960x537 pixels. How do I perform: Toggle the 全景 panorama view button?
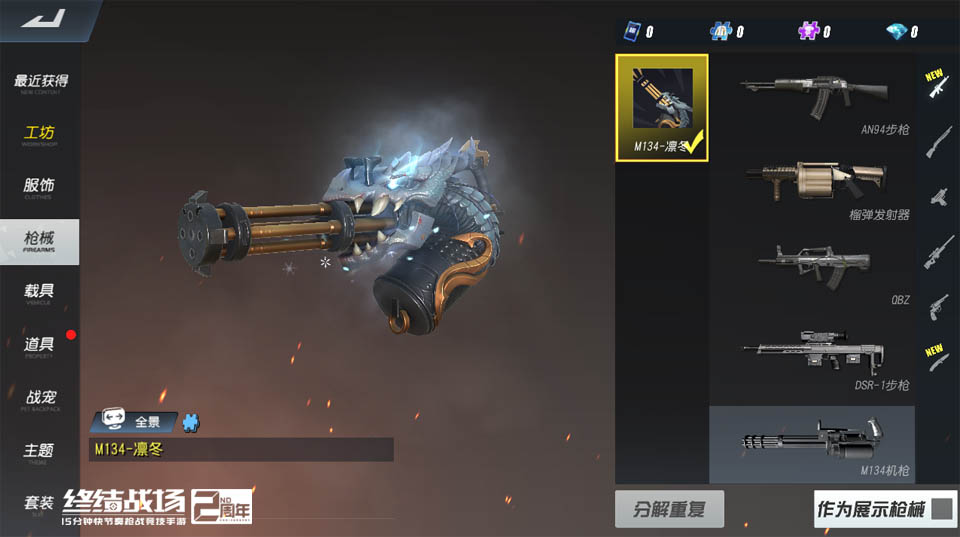[134, 422]
